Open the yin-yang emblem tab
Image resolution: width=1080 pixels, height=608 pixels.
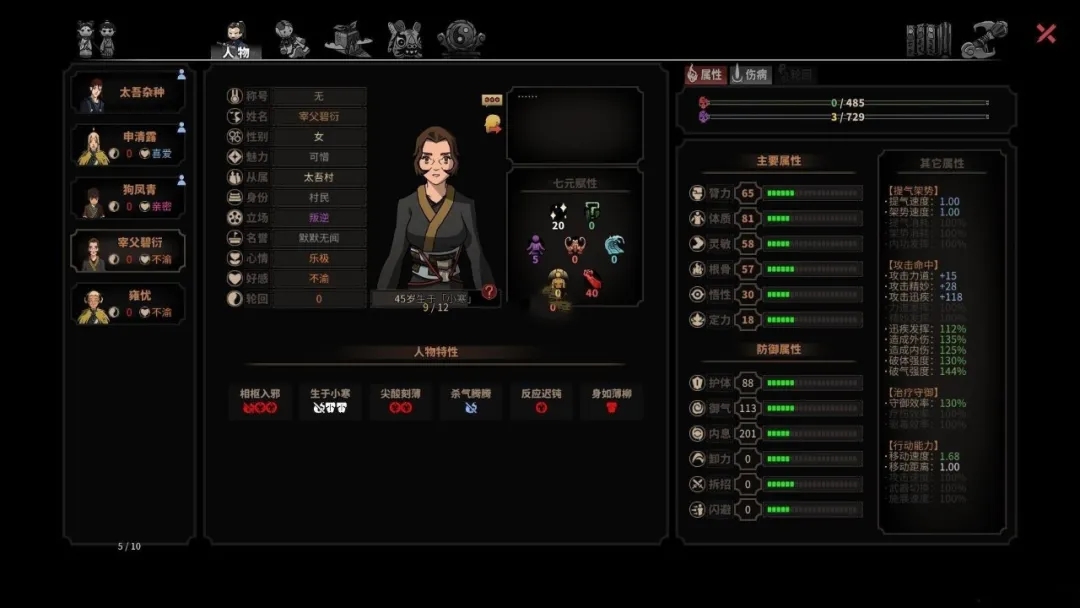tap(461, 38)
